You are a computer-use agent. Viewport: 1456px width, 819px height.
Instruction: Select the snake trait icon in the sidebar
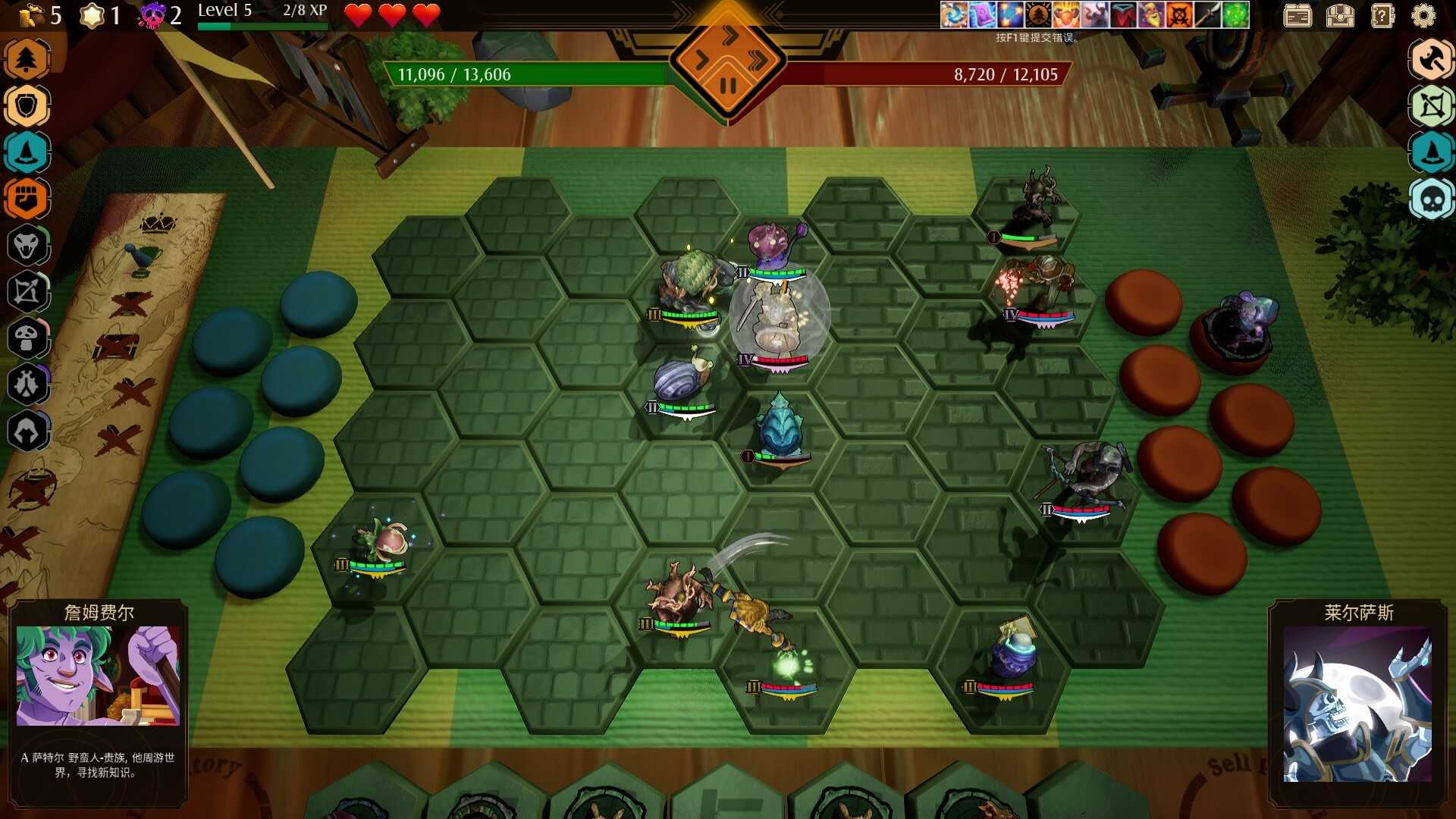click(28, 246)
